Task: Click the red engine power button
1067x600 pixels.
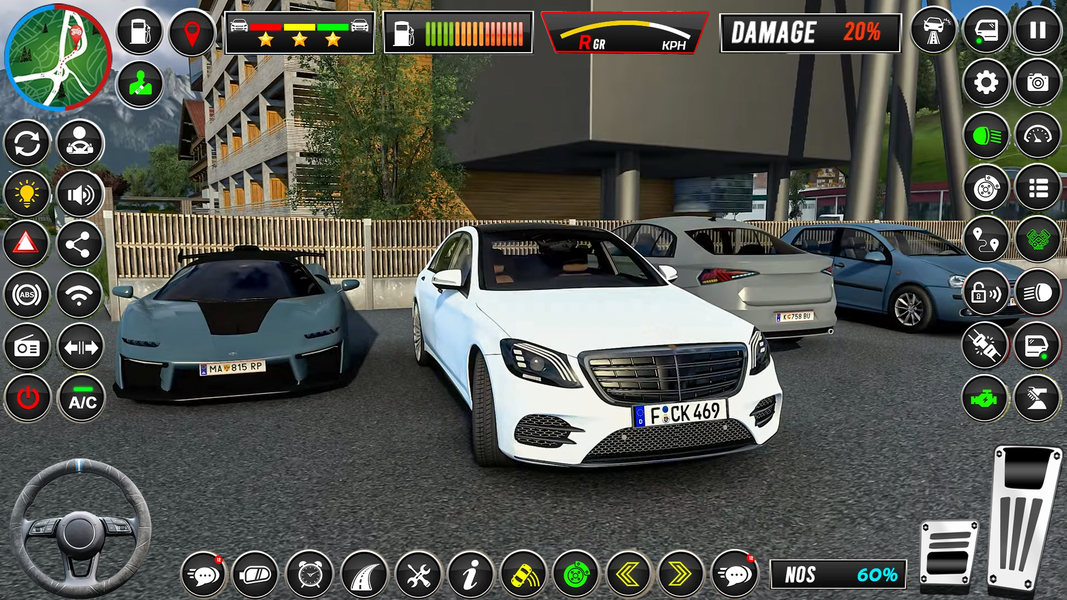Action: 27,398
